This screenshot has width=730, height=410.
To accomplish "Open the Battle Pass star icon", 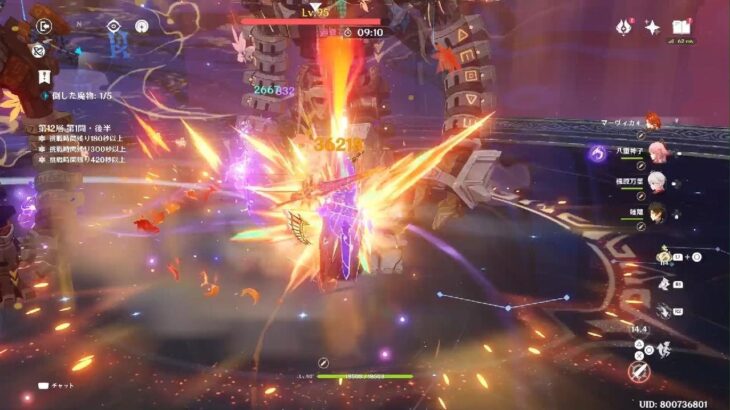I will point(622,28).
